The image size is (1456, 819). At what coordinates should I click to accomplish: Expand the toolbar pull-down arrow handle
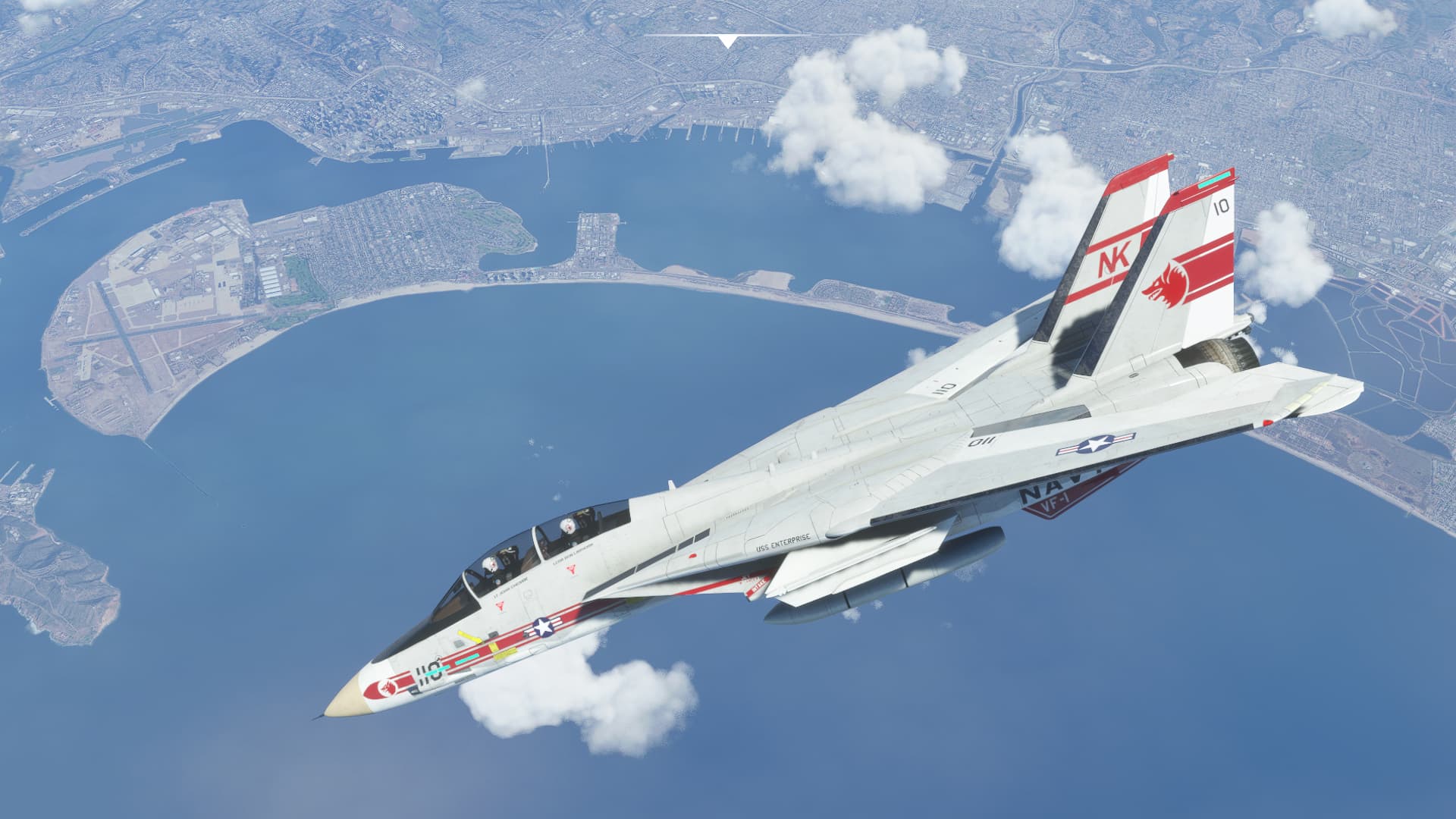pyautogui.click(x=728, y=41)
